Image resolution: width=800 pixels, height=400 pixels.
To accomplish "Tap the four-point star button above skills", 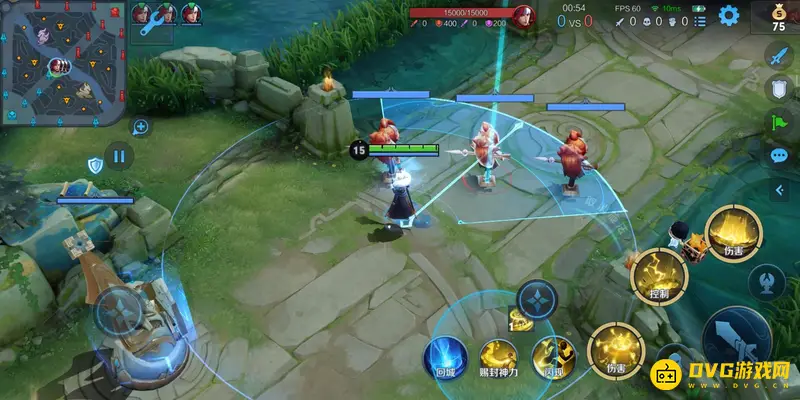I will point(536,298).
